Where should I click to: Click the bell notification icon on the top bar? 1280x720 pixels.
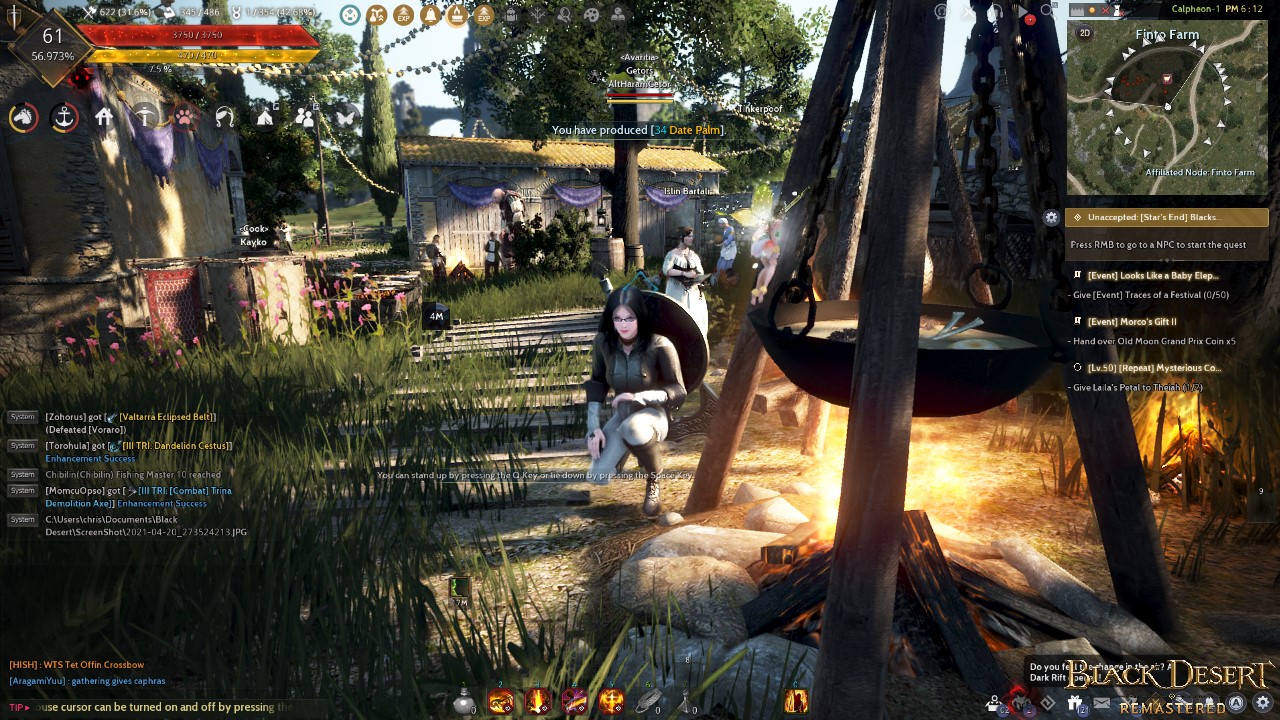click(430, 15)
